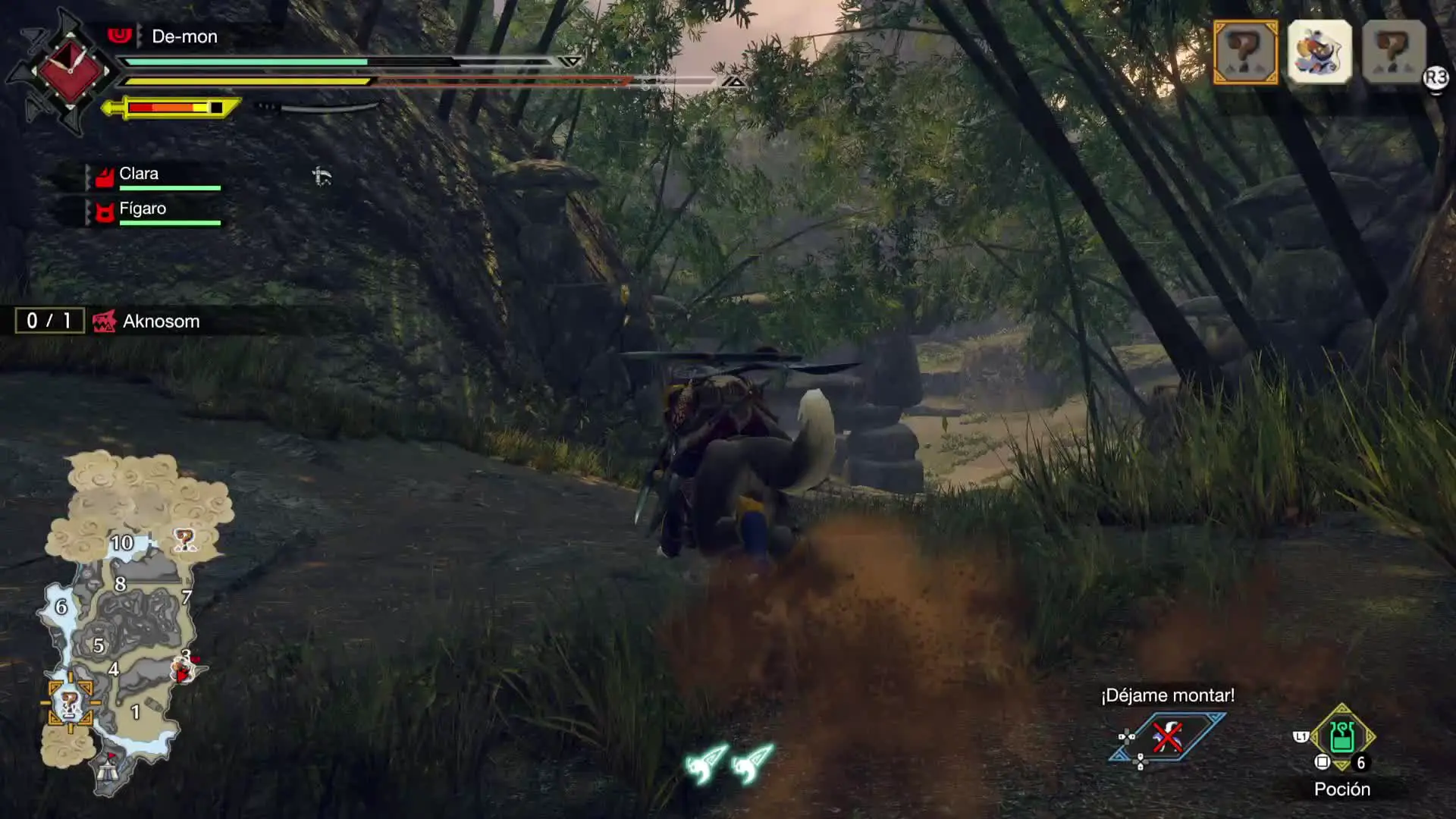Select buddy Fígaro in the party list
The width and height of the screenshot is (1456, 819).
point(143,209)
